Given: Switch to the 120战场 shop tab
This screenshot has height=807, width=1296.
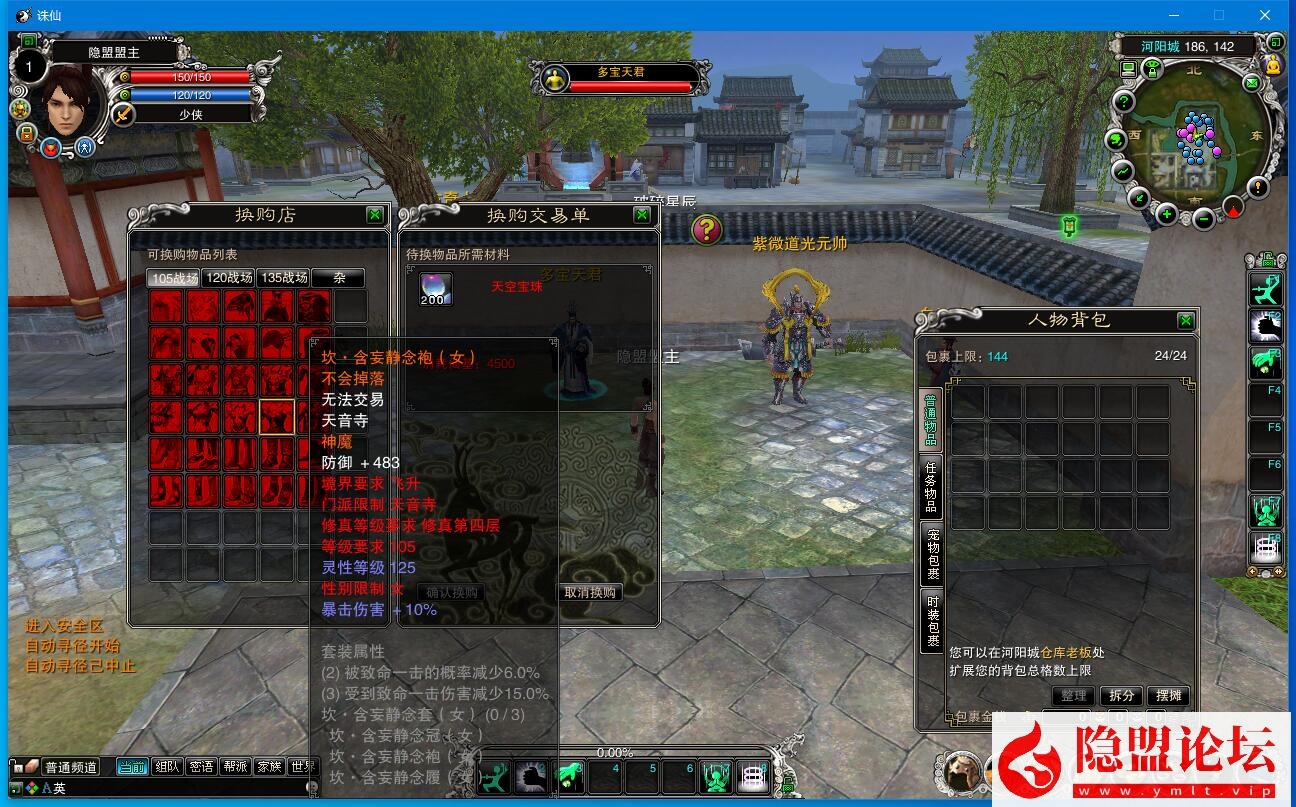Looking at the screenshot, I should click(228, 278).
